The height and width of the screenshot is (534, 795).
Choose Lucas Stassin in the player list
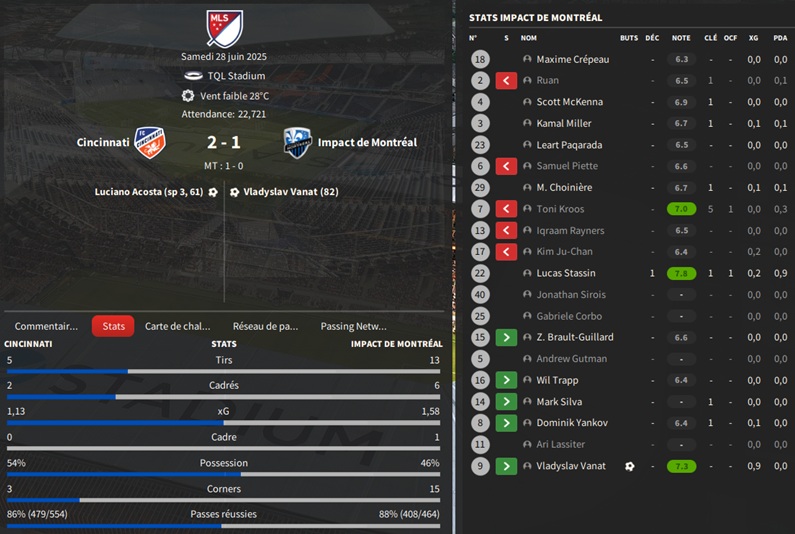tap(565, 273)
